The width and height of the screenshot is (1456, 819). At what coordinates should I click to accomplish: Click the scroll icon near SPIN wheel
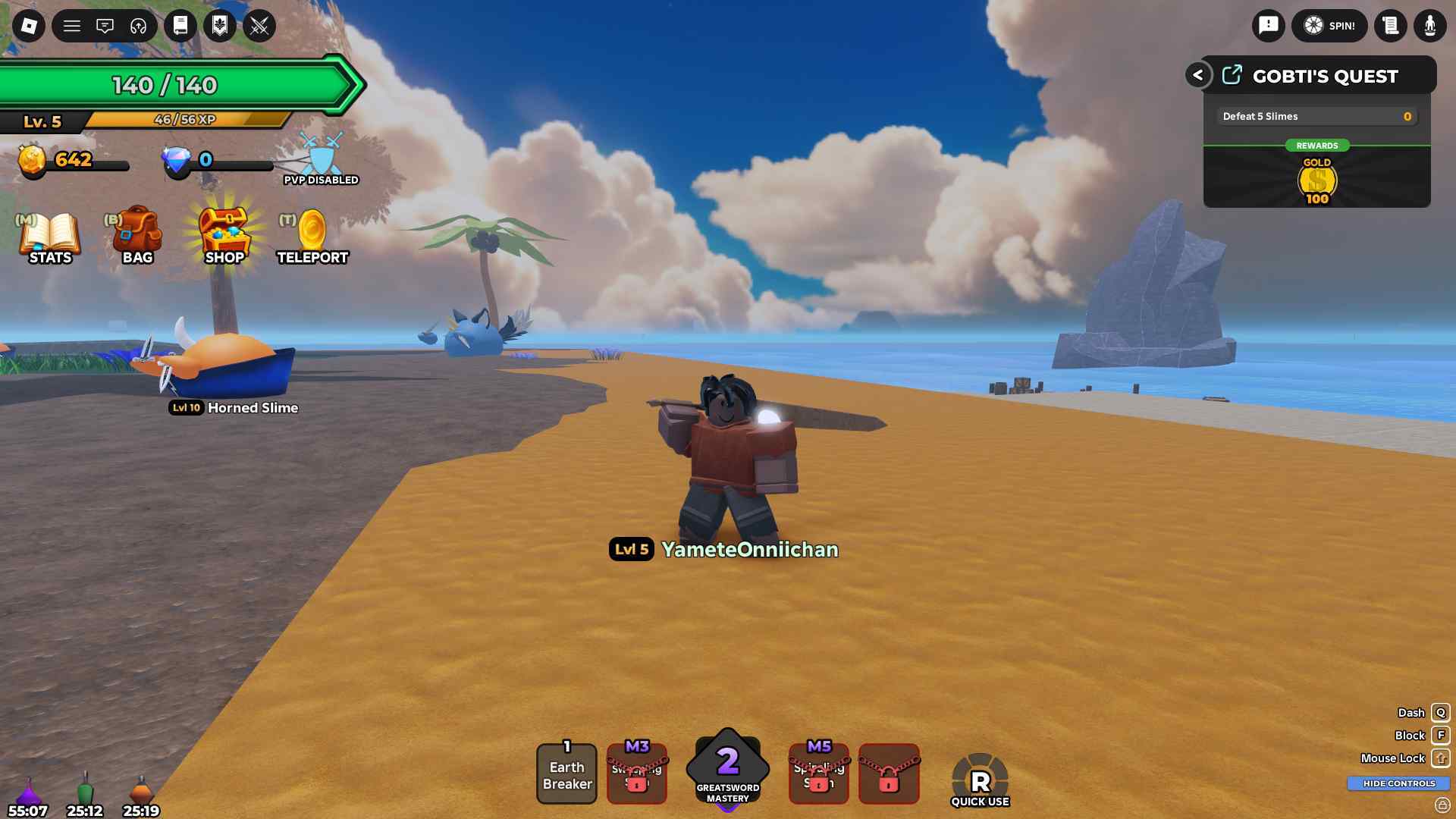(x=1391, y=25)
